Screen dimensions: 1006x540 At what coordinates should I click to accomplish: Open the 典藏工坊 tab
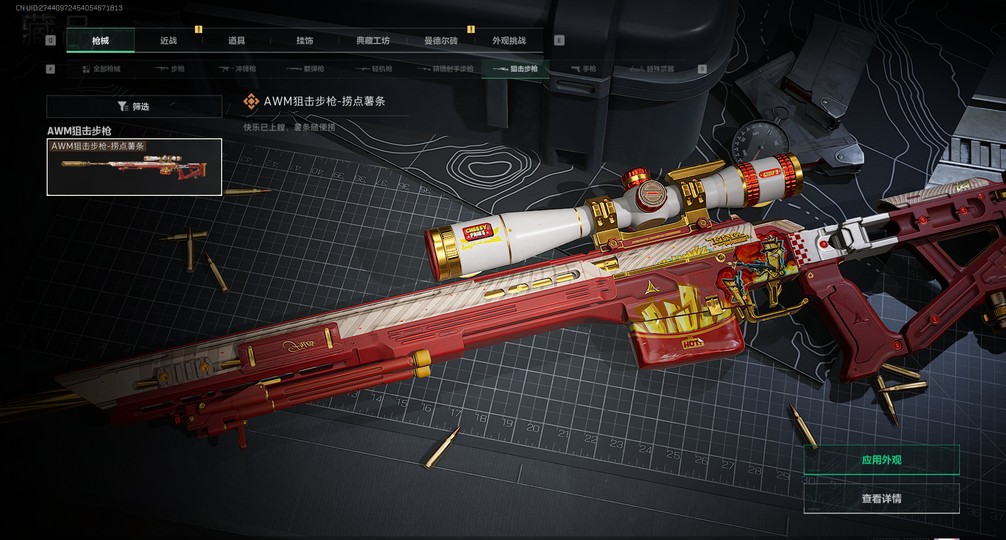pyautogui.click(x=372, y=41)
